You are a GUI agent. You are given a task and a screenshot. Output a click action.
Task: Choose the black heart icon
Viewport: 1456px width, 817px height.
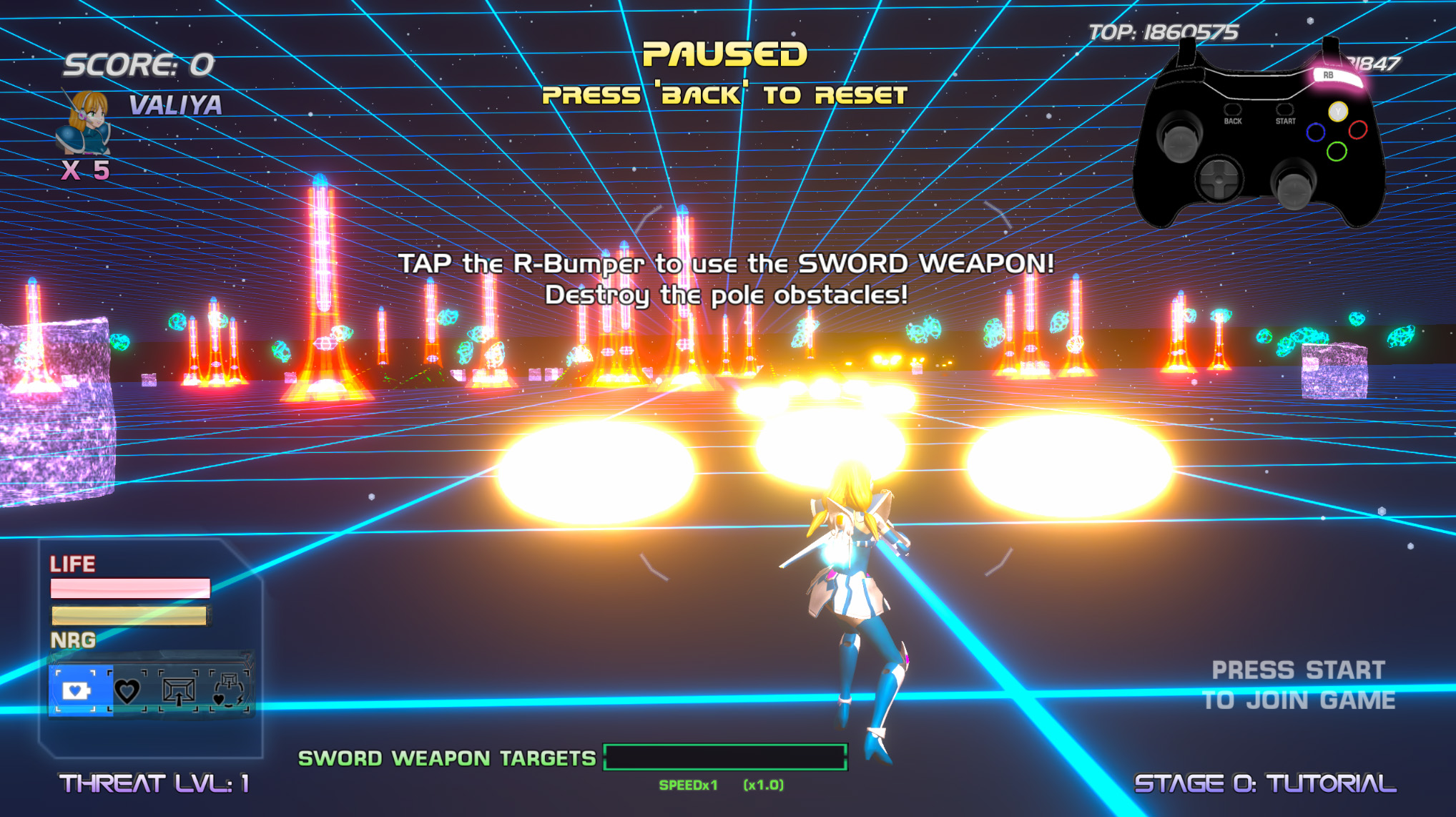pyautogui.click(x=127, y=690)
